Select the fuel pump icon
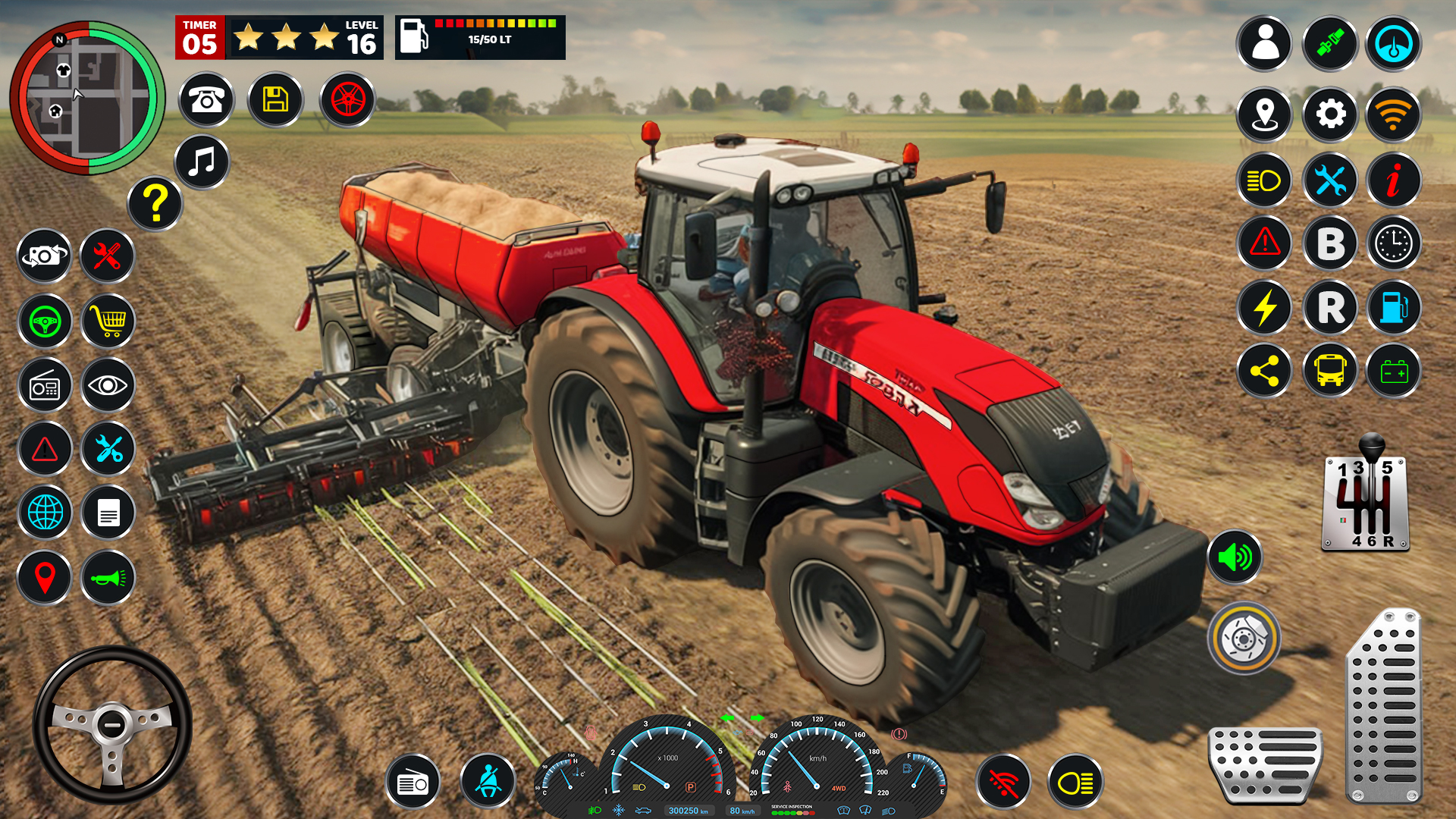This screenshot has width=1456, height=819. 1394,307
